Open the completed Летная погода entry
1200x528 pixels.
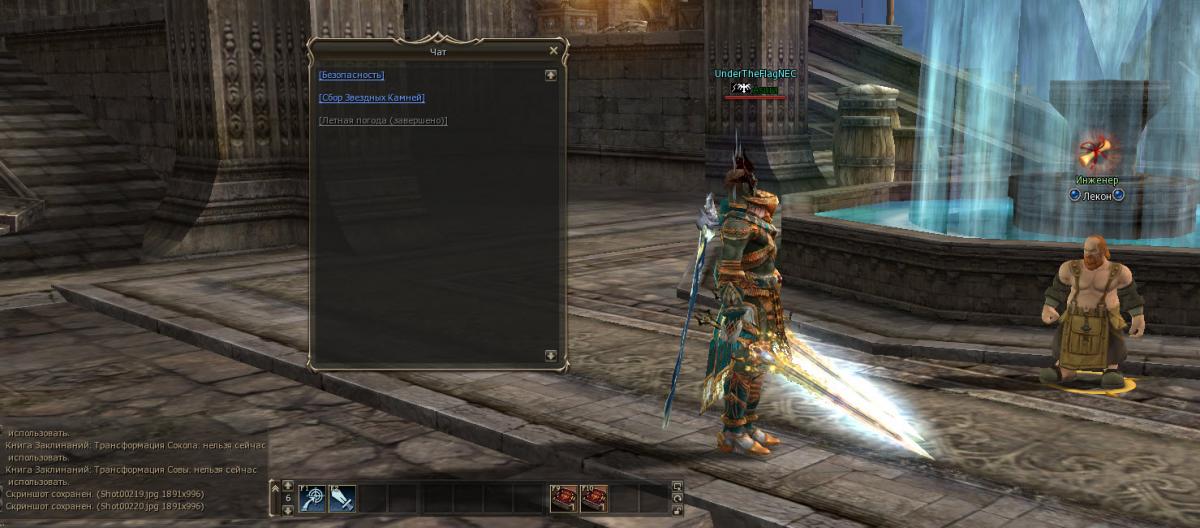pyautogui.click(x=383, y=121)
